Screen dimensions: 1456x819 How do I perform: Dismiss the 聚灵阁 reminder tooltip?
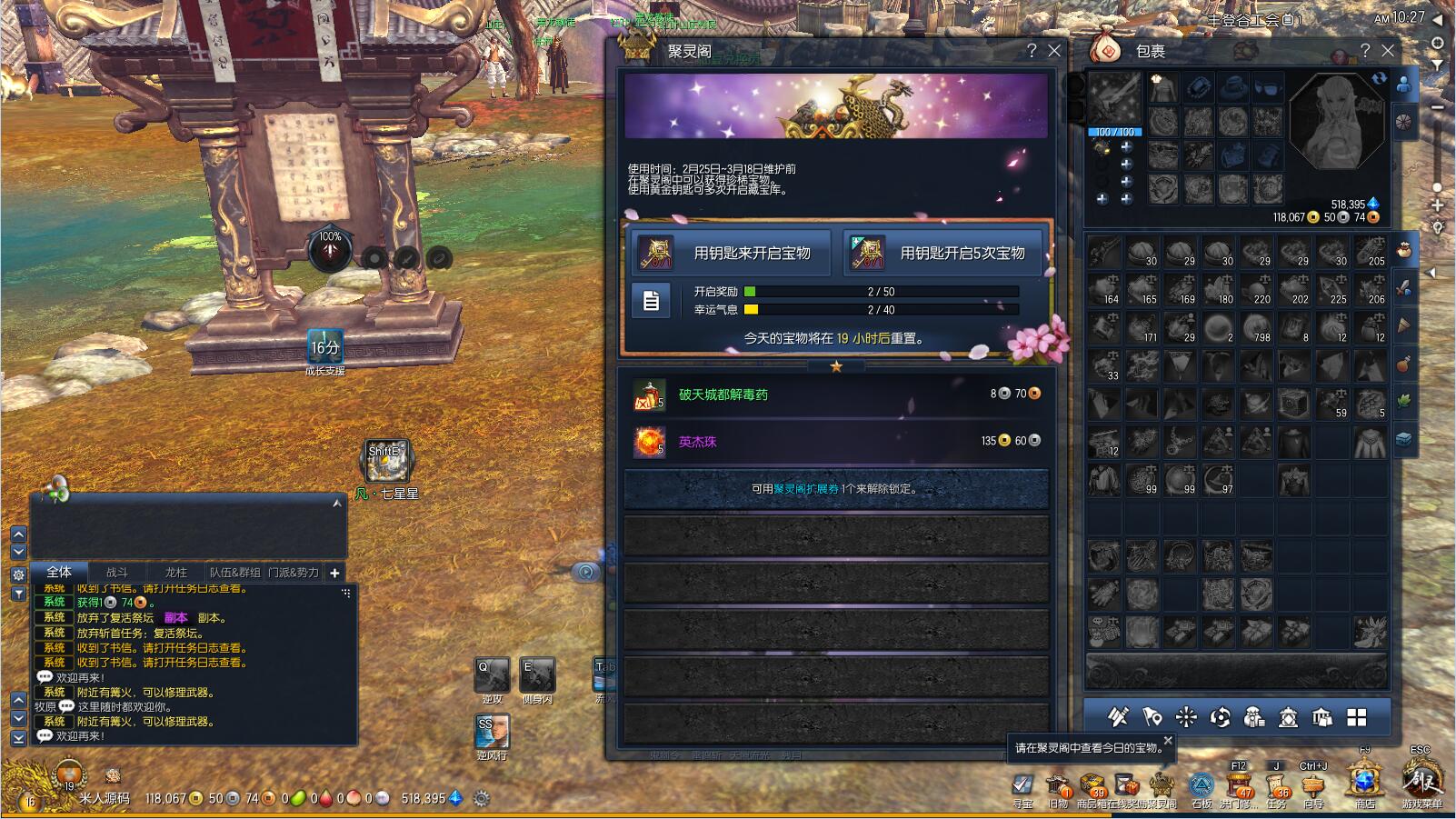1168,741
